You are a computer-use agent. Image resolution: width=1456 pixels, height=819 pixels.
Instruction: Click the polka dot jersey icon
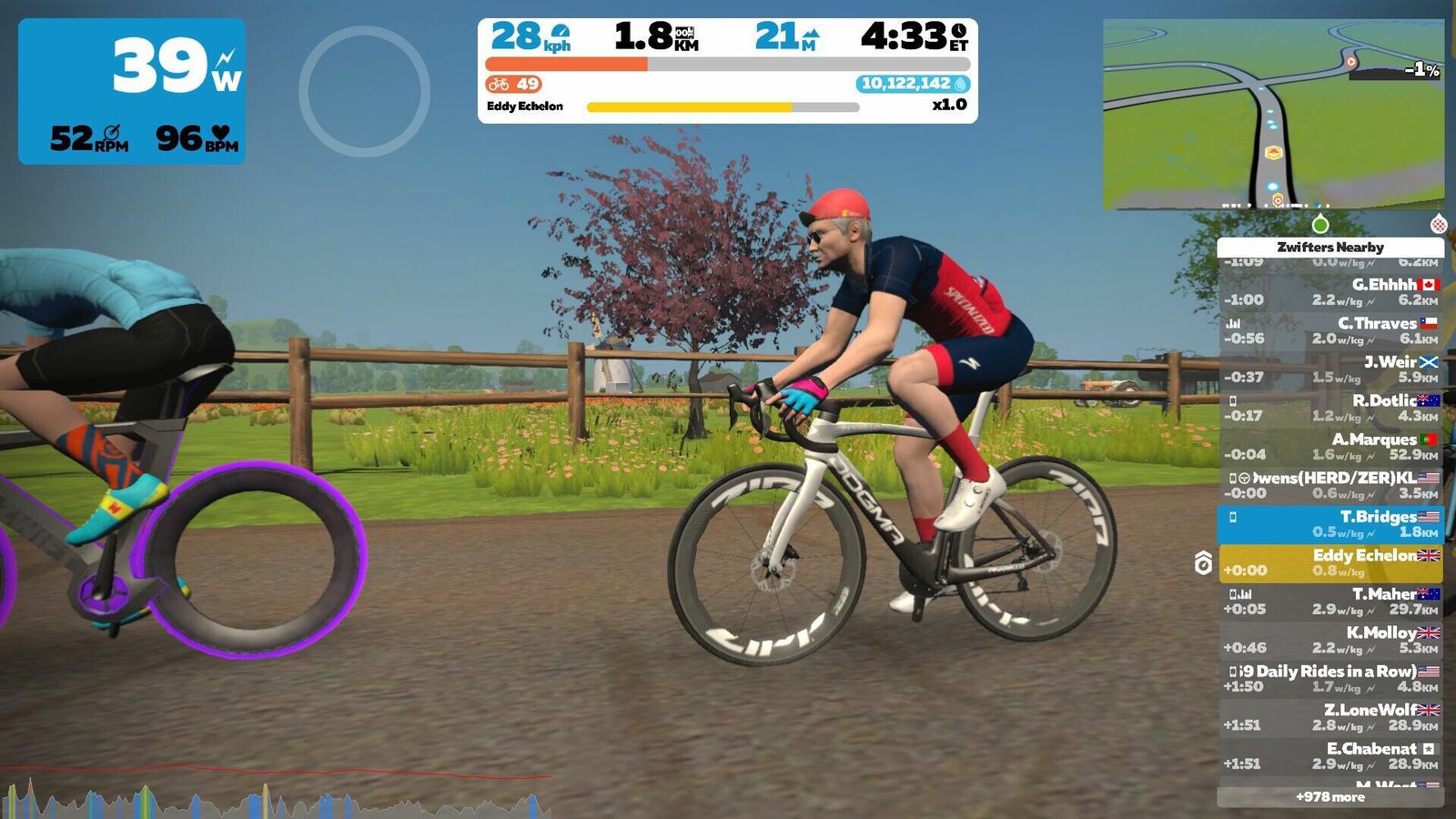1439,224
